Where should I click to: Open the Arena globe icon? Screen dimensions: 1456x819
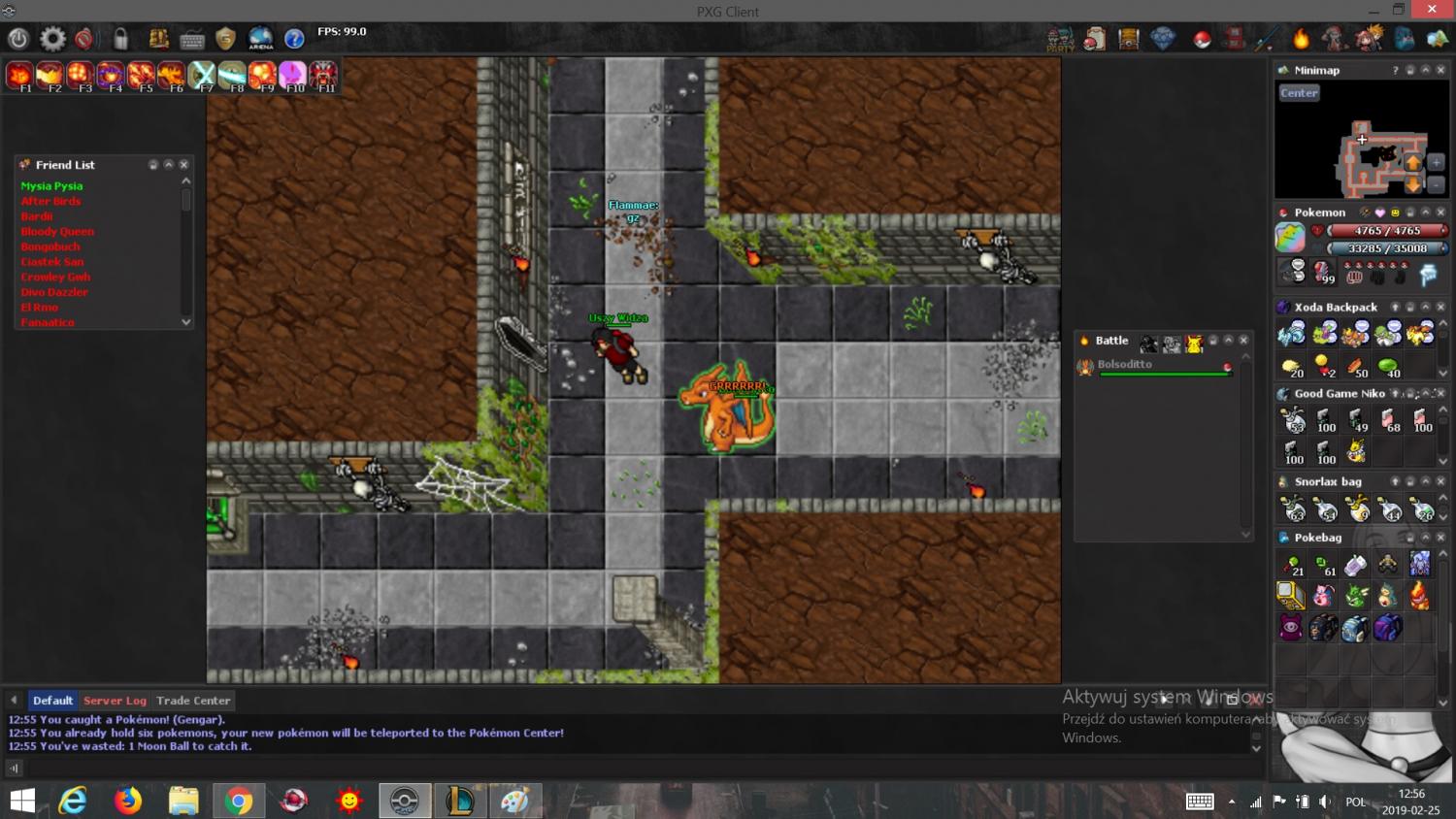(x=260, y=39)
